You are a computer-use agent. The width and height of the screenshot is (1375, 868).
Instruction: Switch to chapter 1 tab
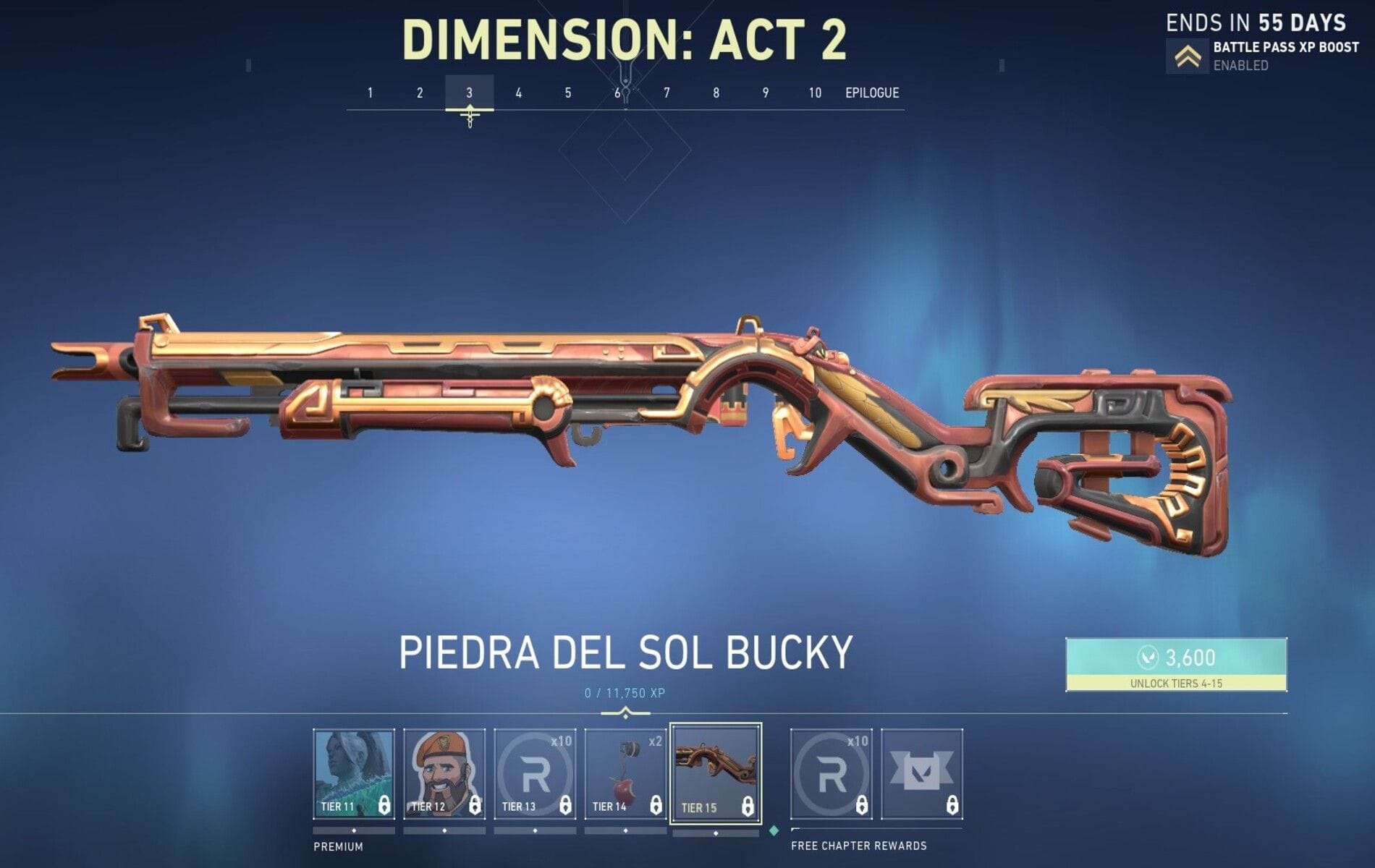point(370,93)
